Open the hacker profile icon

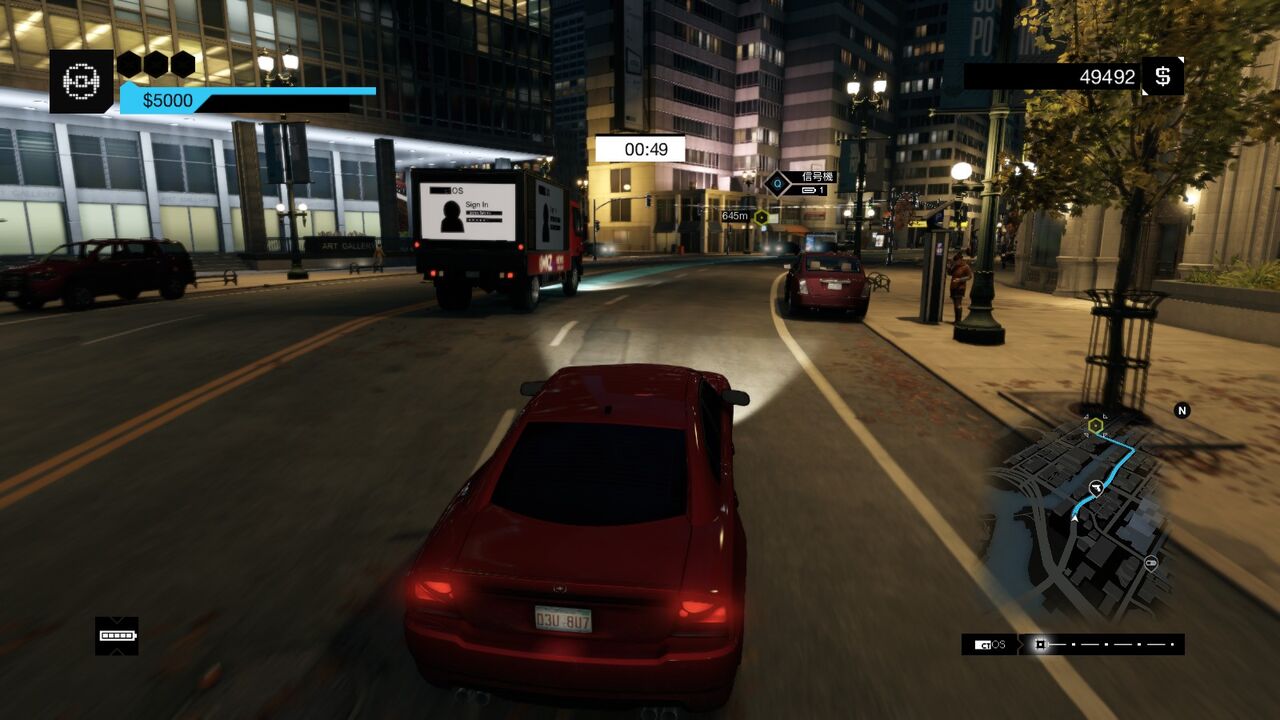pos(81,81)
